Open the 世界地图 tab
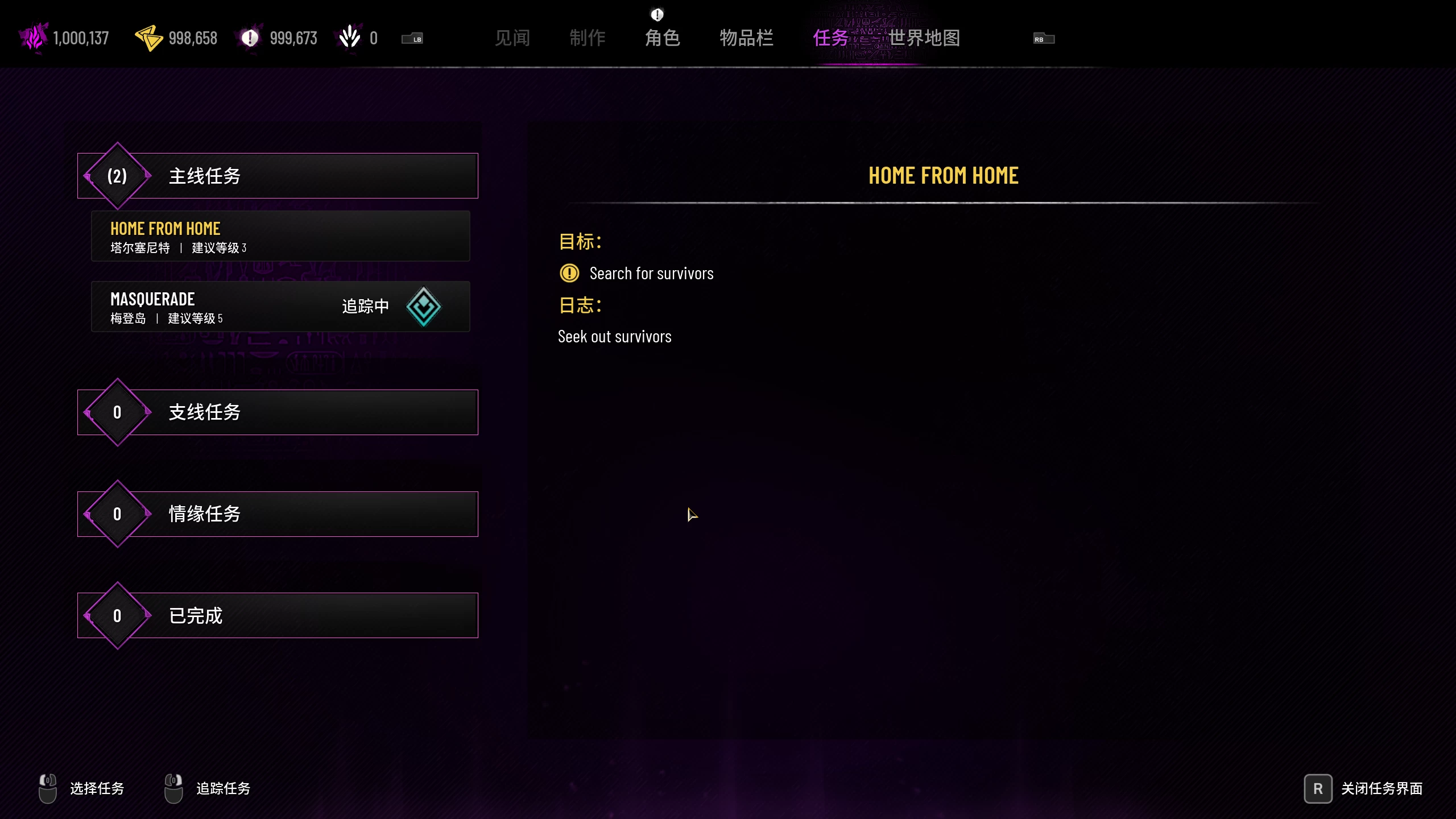 tap(924, 38)
